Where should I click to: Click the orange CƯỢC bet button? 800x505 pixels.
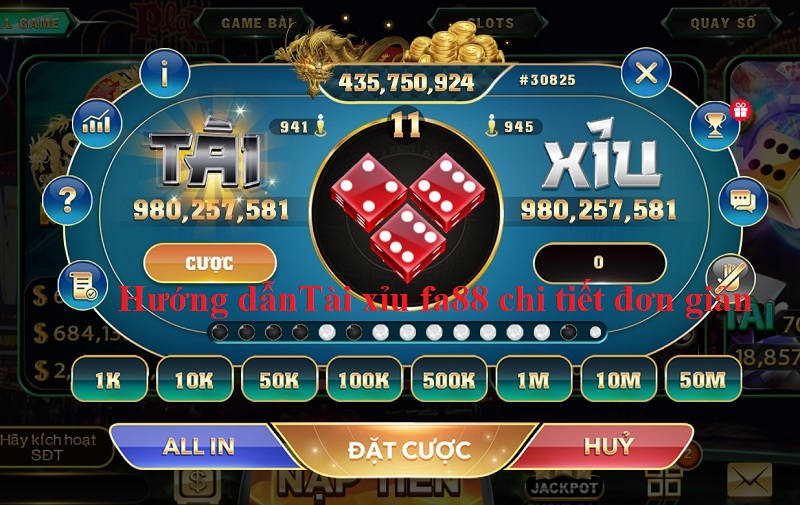[x=210, y=263]
